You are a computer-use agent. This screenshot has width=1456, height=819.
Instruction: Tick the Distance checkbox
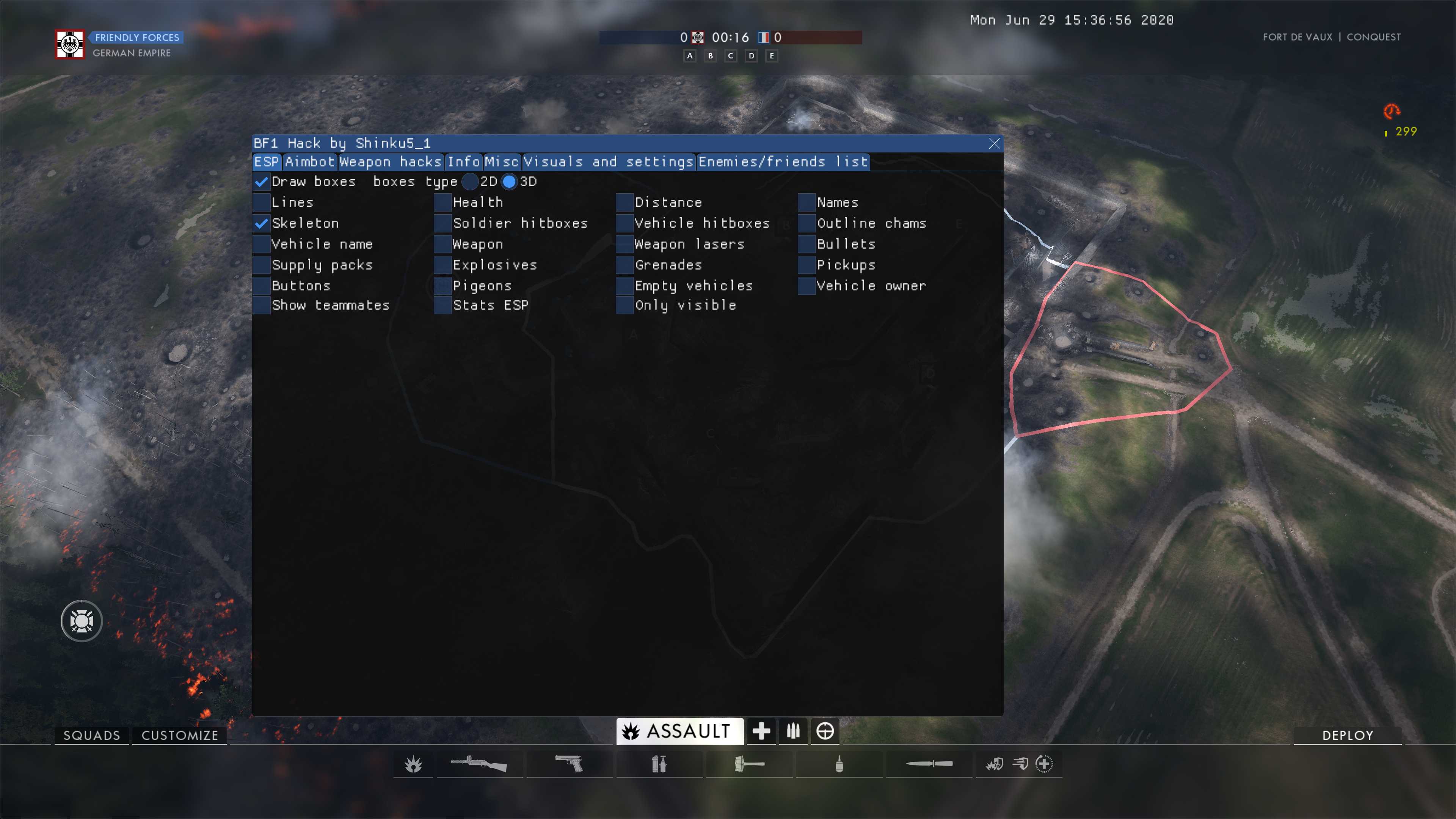pyautogui.click(x=624, y=203)
